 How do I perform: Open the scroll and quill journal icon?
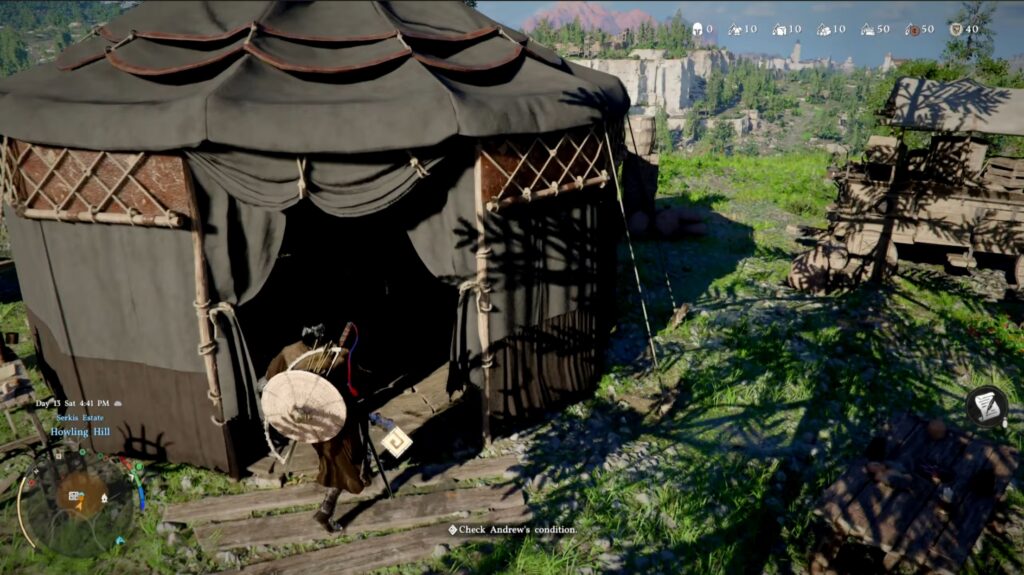click(x=986, y=405)
